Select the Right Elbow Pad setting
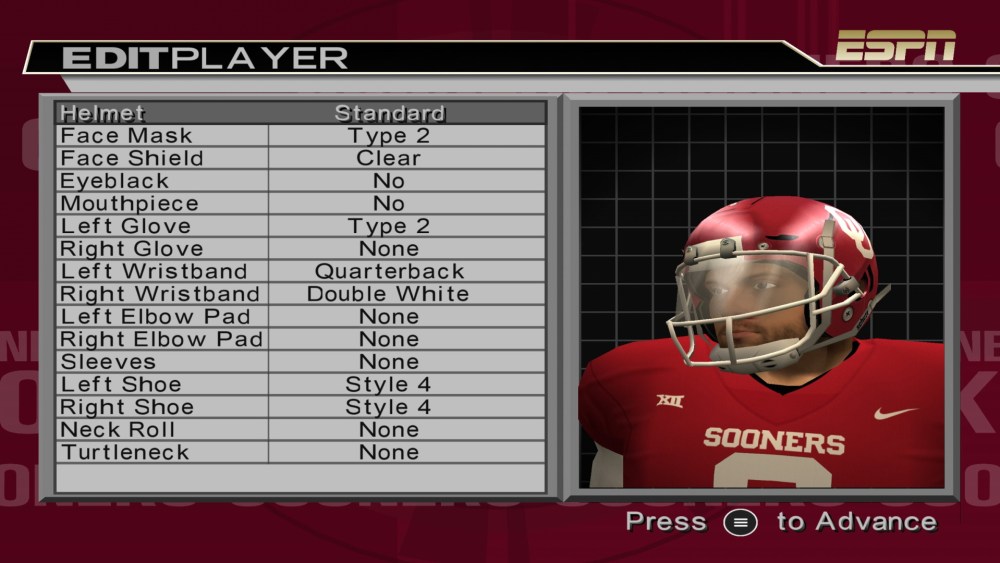Image resolution: width=1000 pixels, height=563 pixels. pyautogui.click(x=300, y=339)
